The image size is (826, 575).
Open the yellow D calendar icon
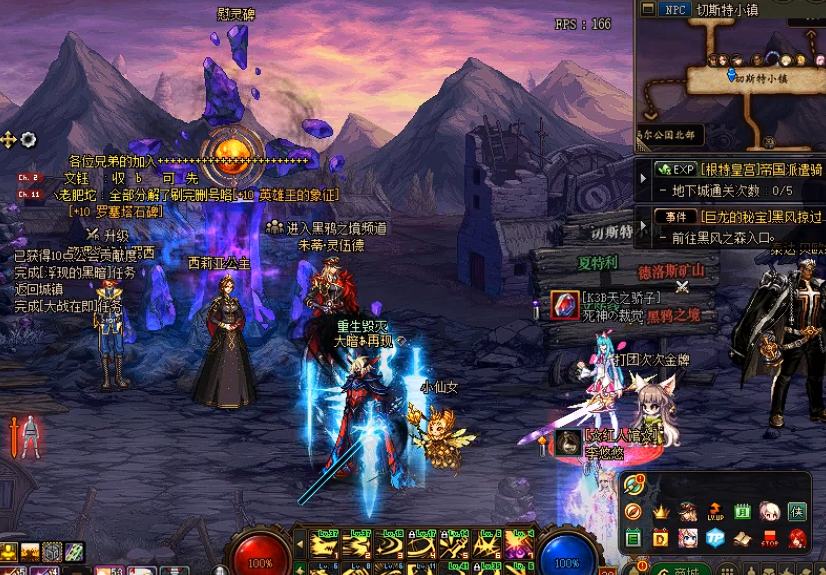coord(661,539)
